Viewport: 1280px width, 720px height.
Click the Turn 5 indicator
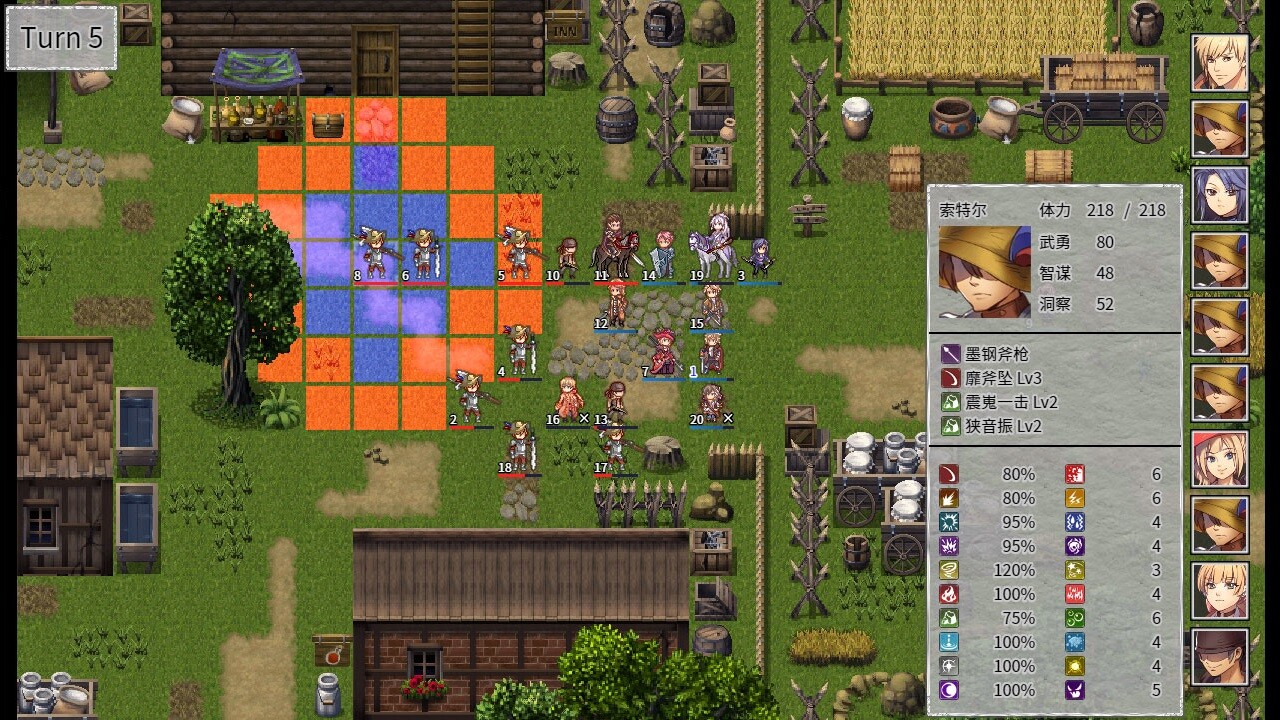point(60,37)
